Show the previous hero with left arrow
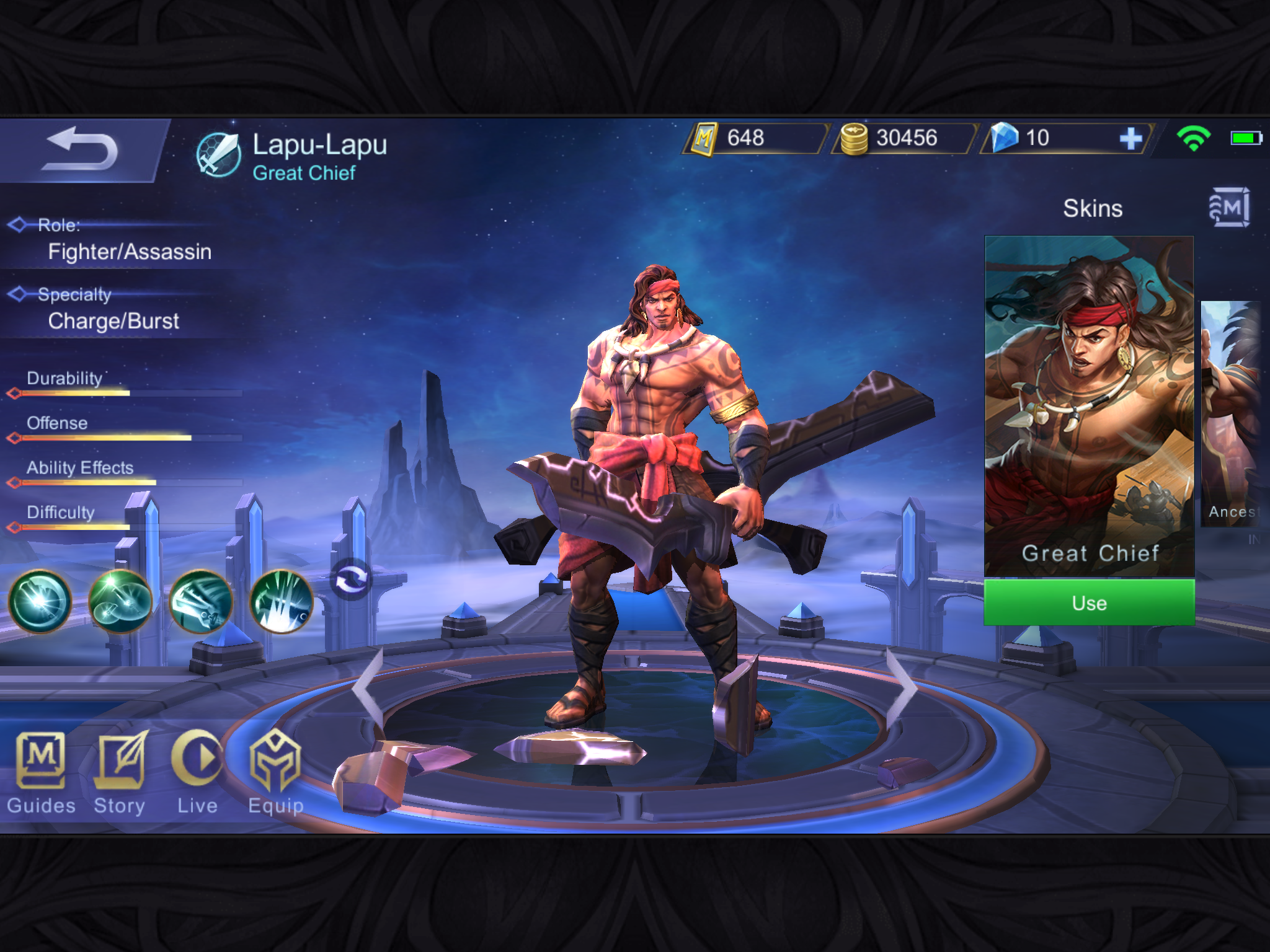 [368, 687]
